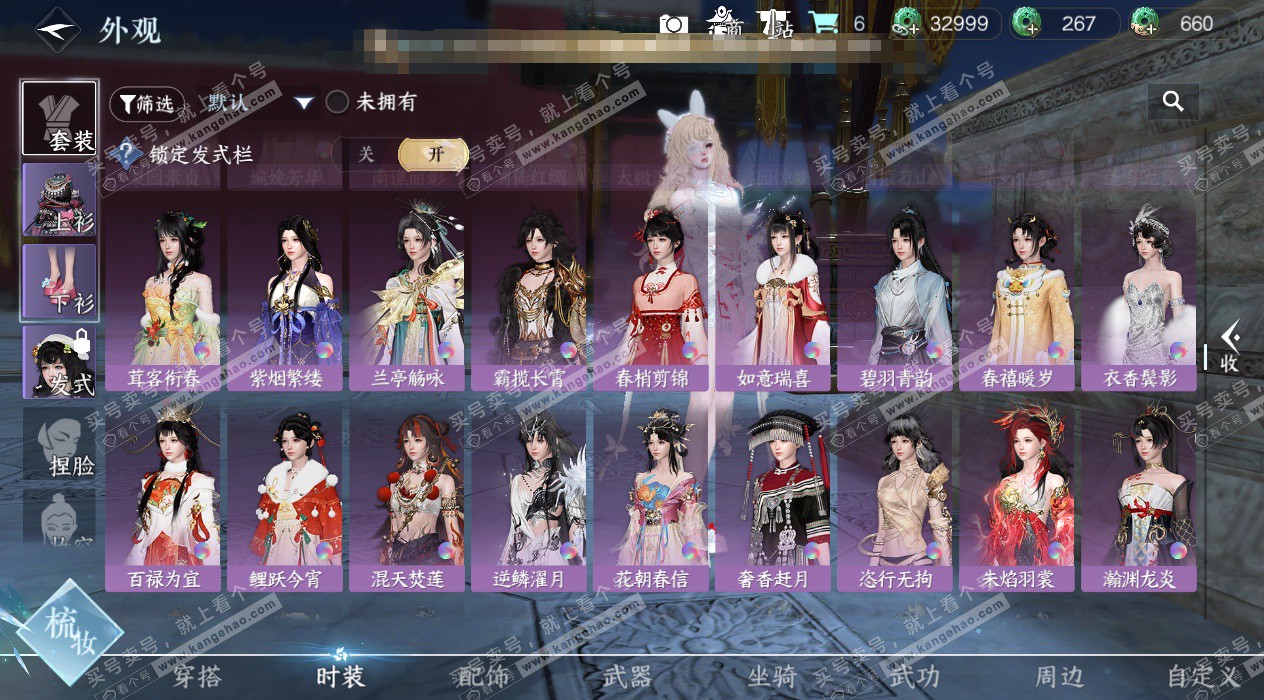
Task: Toggle the 未拥有 checkbox
Action: coord(338,102)
